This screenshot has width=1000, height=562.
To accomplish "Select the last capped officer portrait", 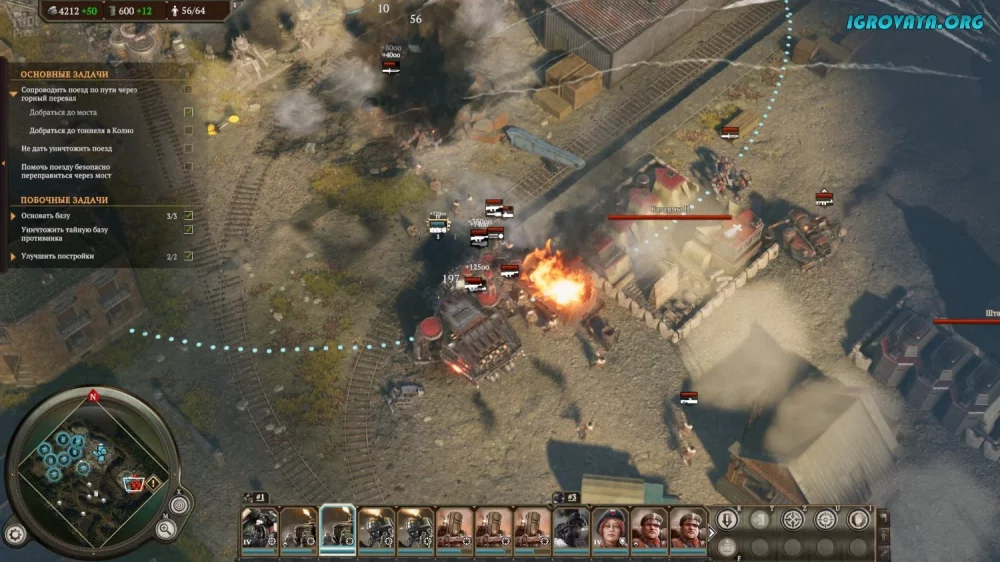I will pyautogui.click(x=688, y=529).
